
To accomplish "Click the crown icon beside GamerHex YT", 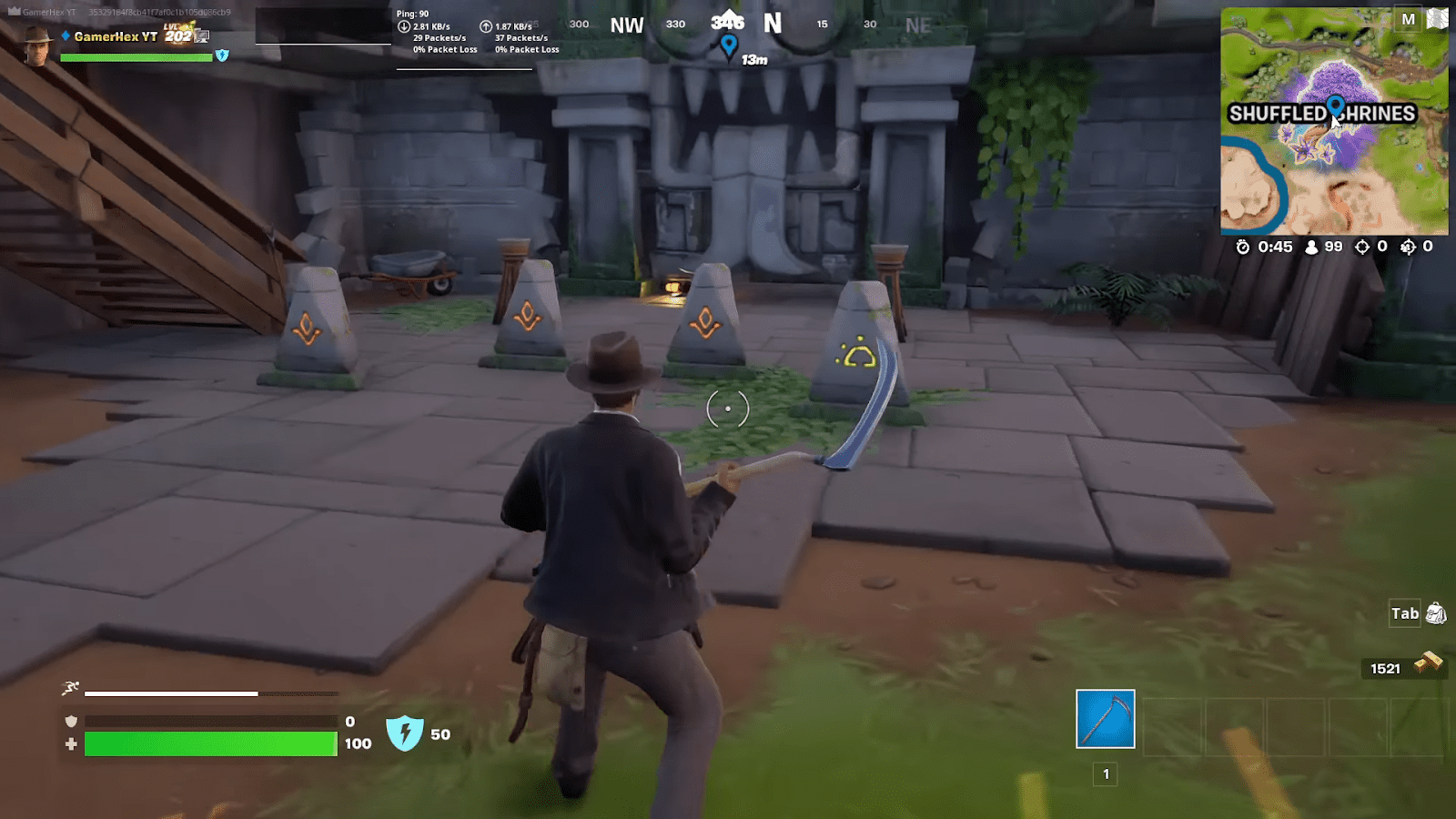I will click(x=15, y=12).
